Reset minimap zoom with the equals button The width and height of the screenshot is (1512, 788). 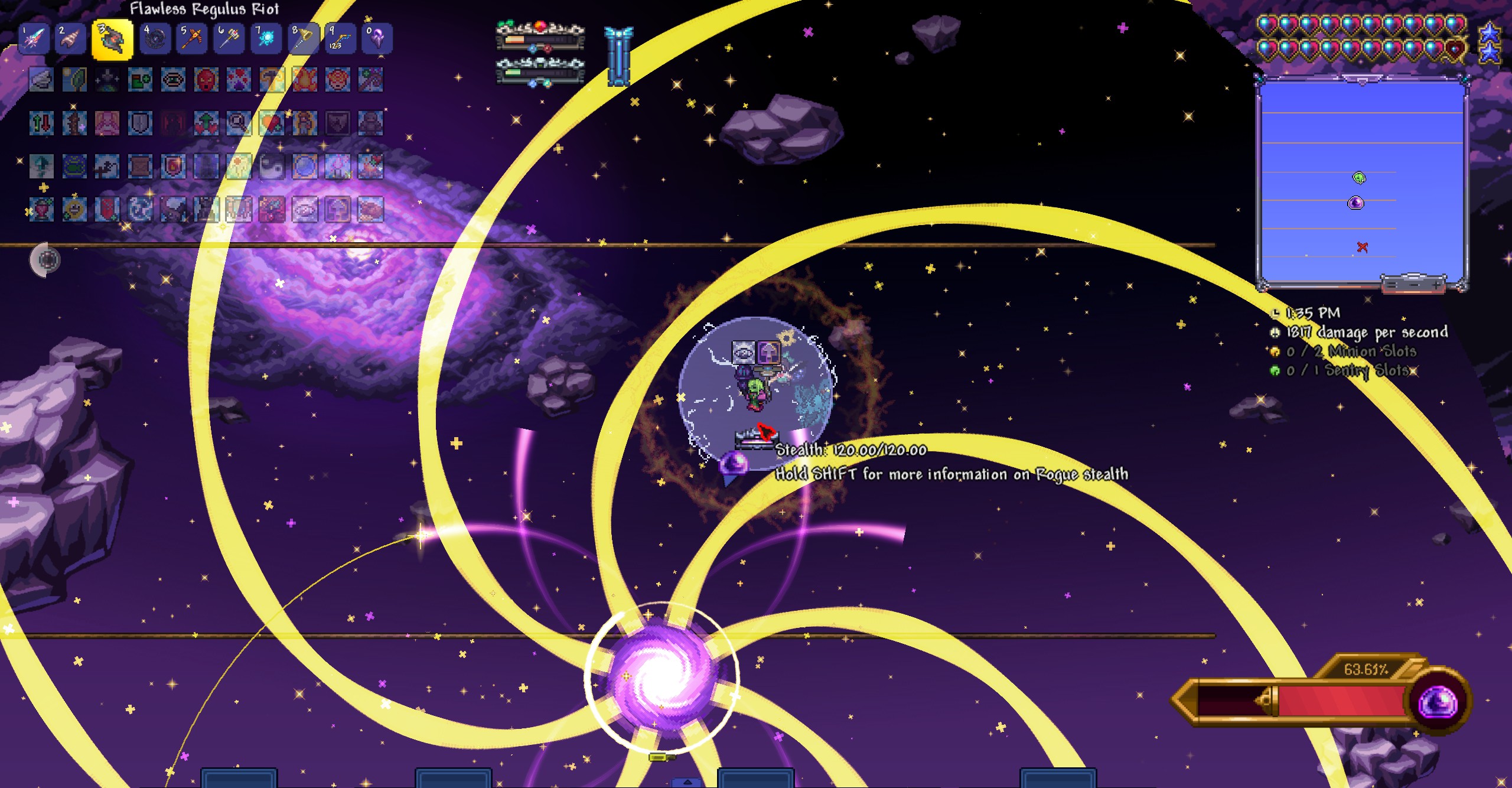point(1392,285)
